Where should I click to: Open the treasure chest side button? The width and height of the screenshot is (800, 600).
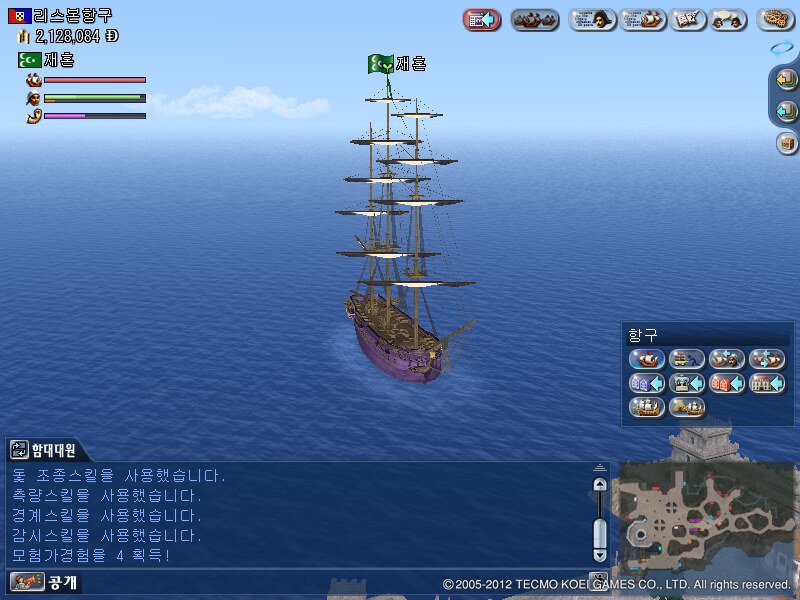[x=786, y=142]
